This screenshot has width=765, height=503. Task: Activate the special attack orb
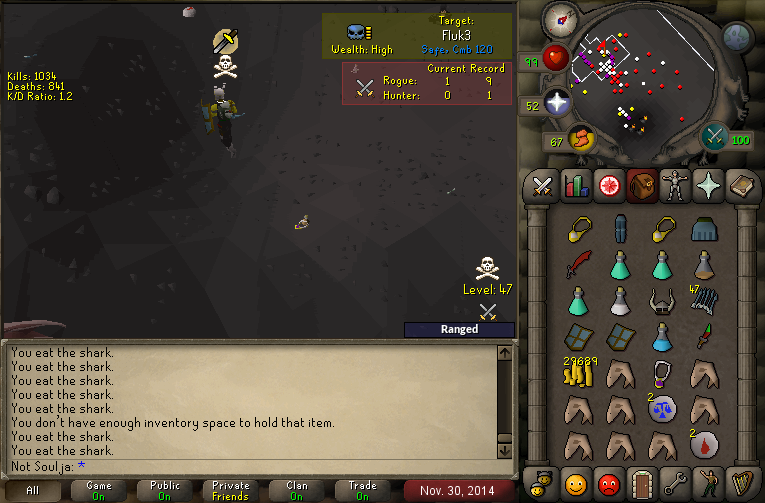tap(715, 136)
